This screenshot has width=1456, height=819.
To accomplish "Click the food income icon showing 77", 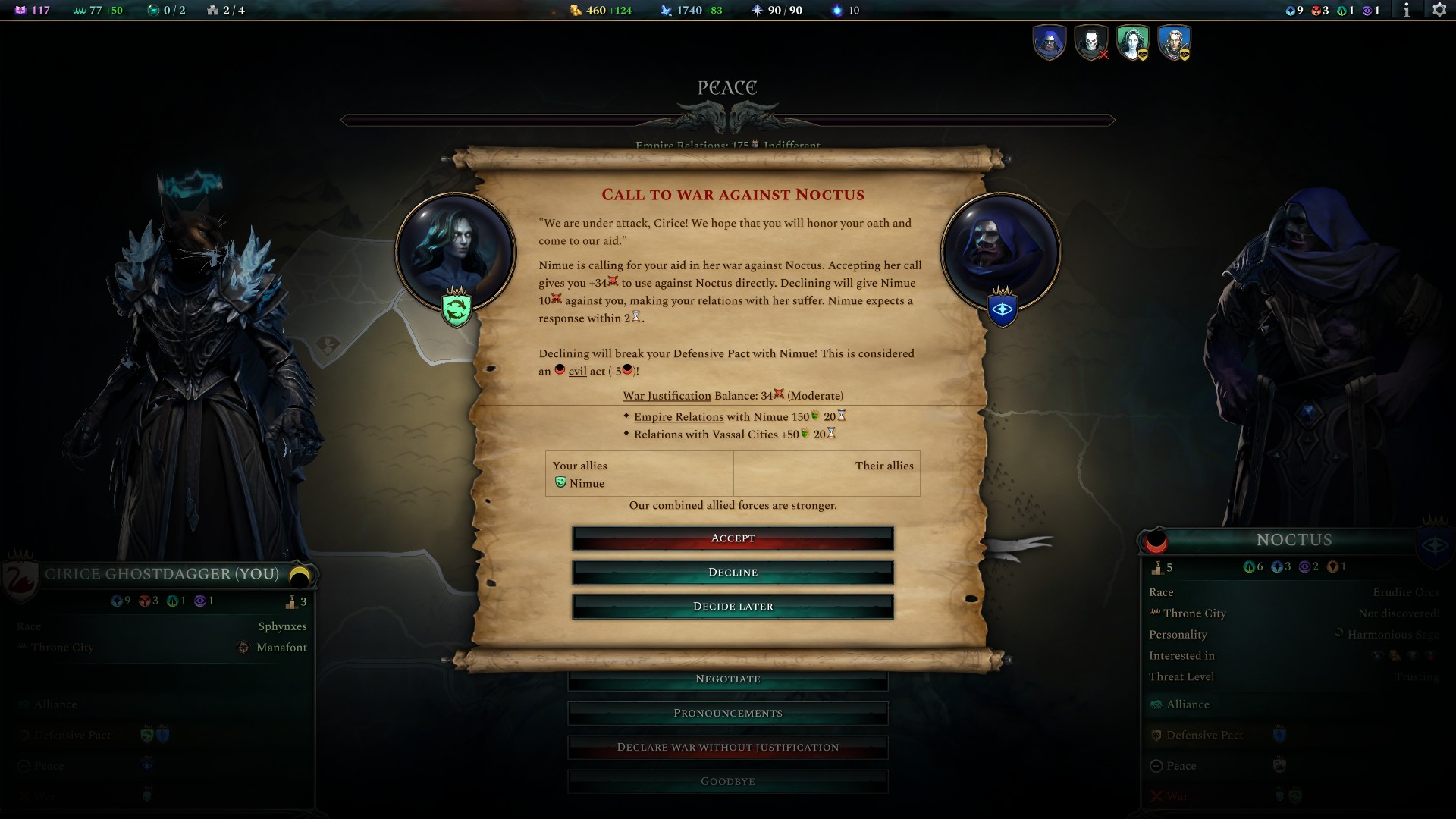I will click(78, 11).
